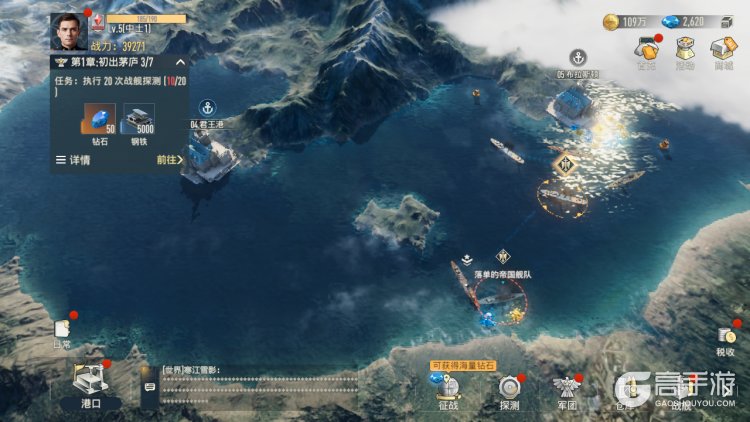Click the blue diamond currency counter
Viewport: 750px width, 422px height.
pyautogui.click(x=684, y=21)
